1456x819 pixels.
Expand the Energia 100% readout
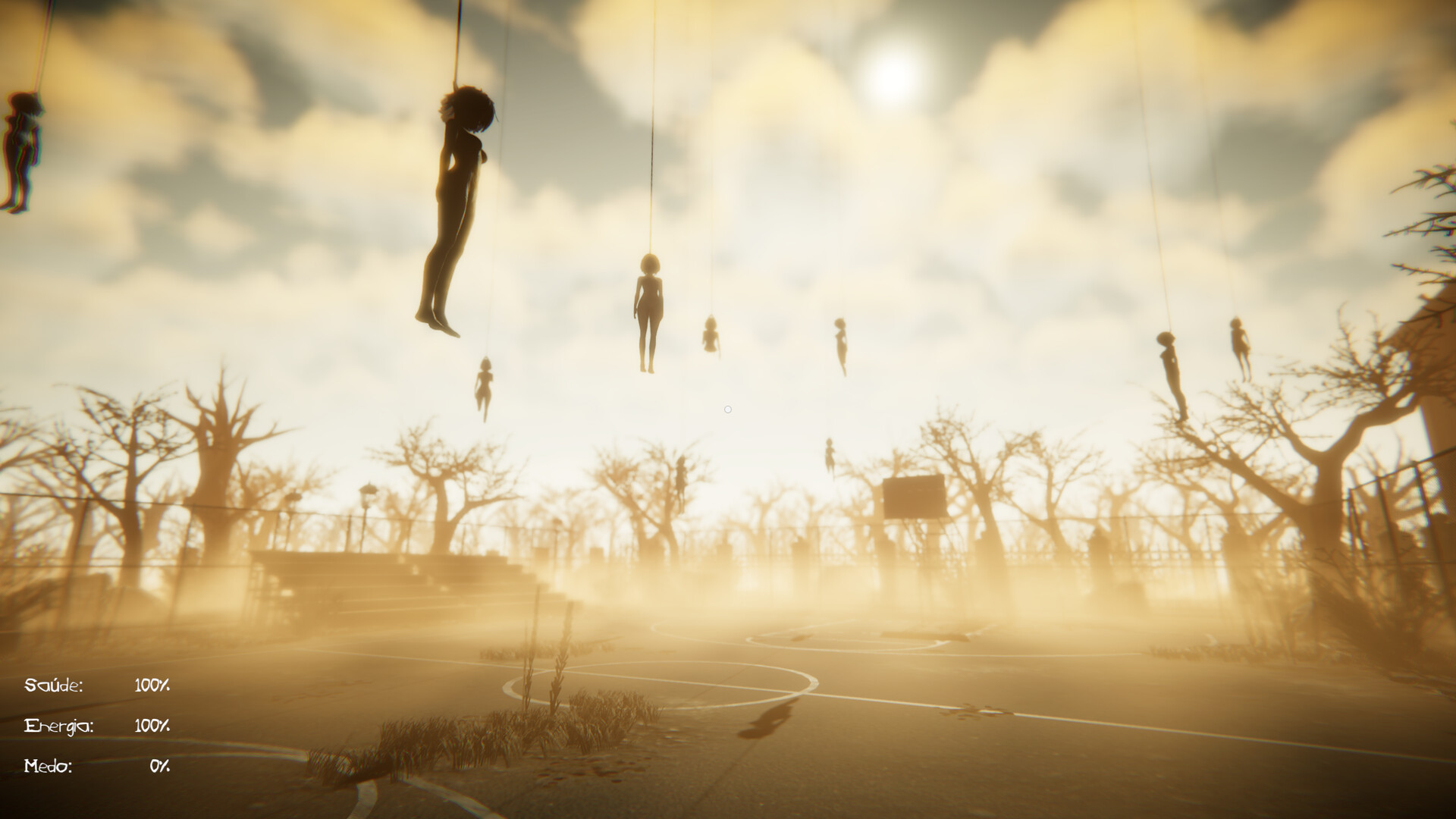click(151, 726)
